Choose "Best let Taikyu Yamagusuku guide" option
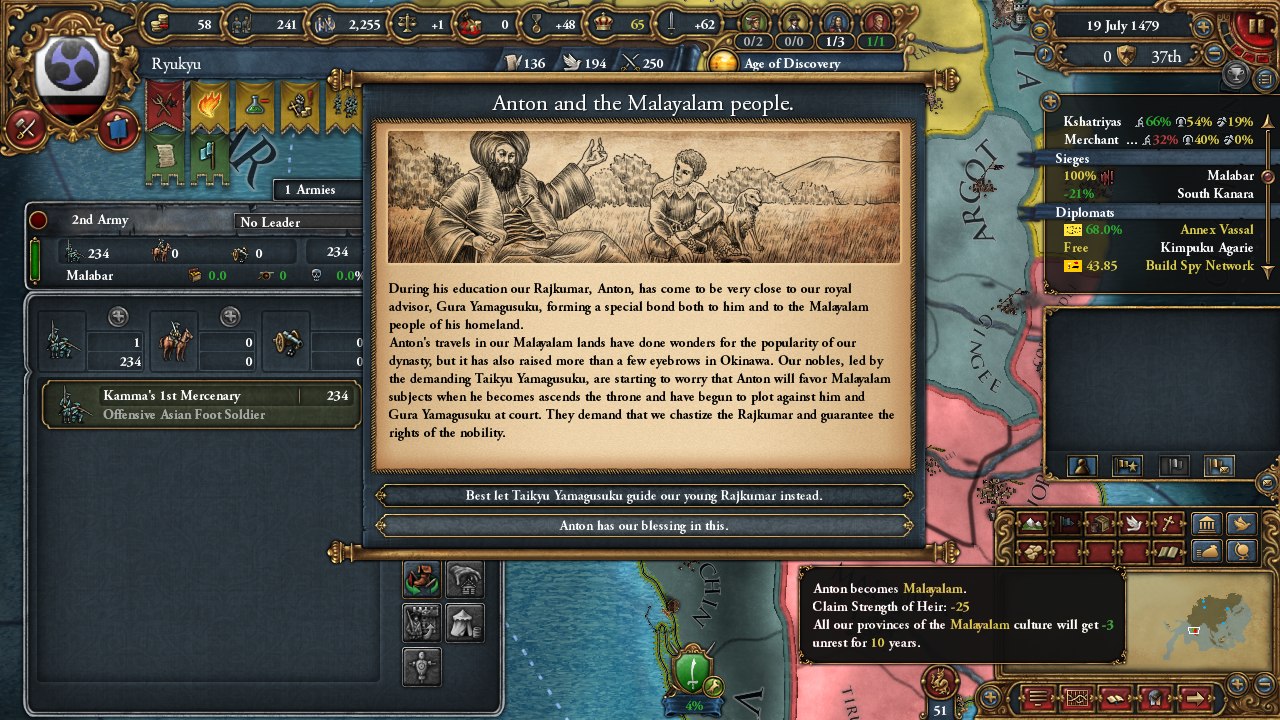1280x720 pixels. pos(644,495)
